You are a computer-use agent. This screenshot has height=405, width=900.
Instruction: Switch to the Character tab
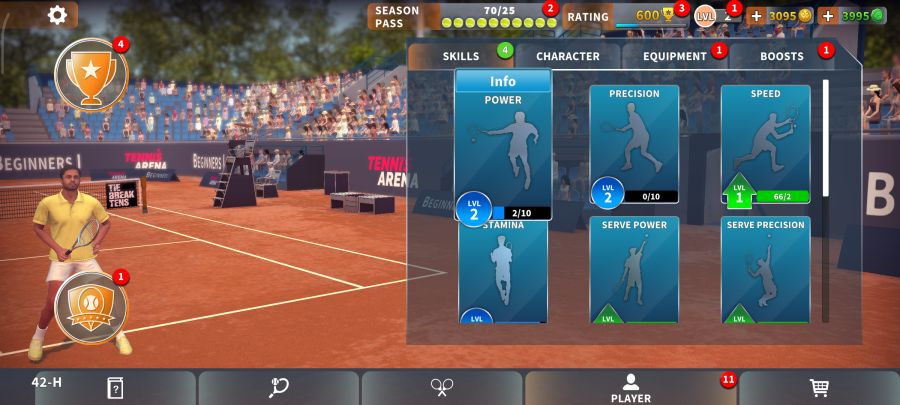567,56
